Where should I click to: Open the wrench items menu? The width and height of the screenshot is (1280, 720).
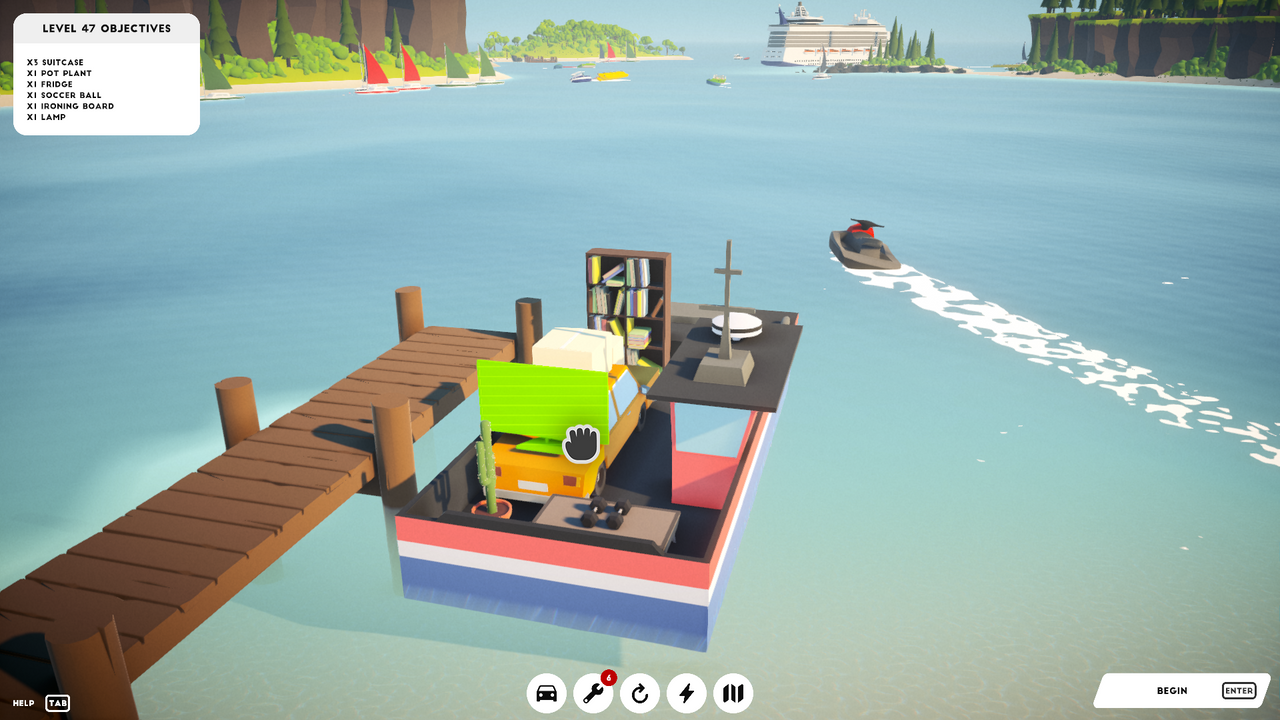593,692
